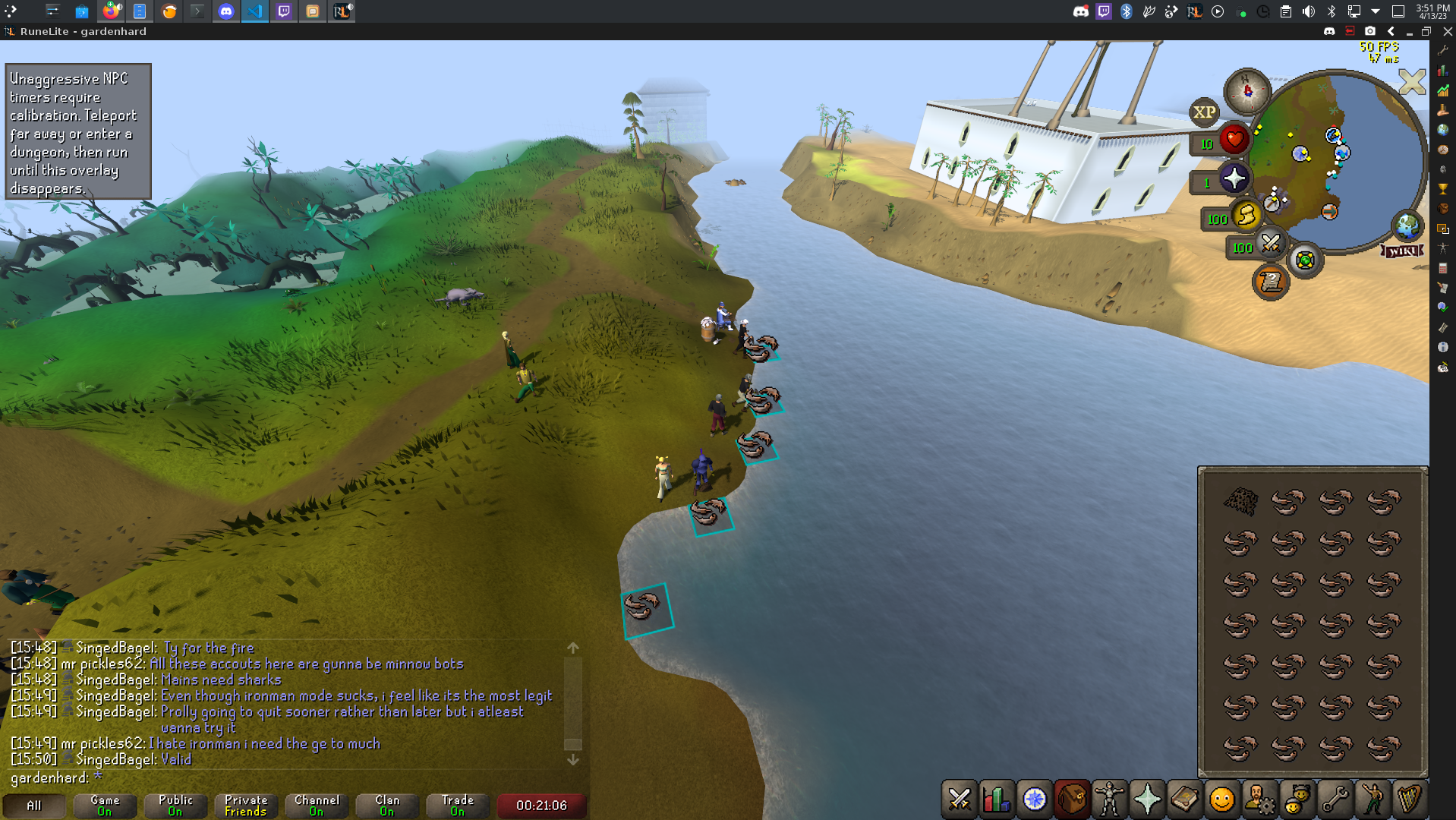Select the Public chat filter tab
The image size is (1456, 820).
pos(175,805)
